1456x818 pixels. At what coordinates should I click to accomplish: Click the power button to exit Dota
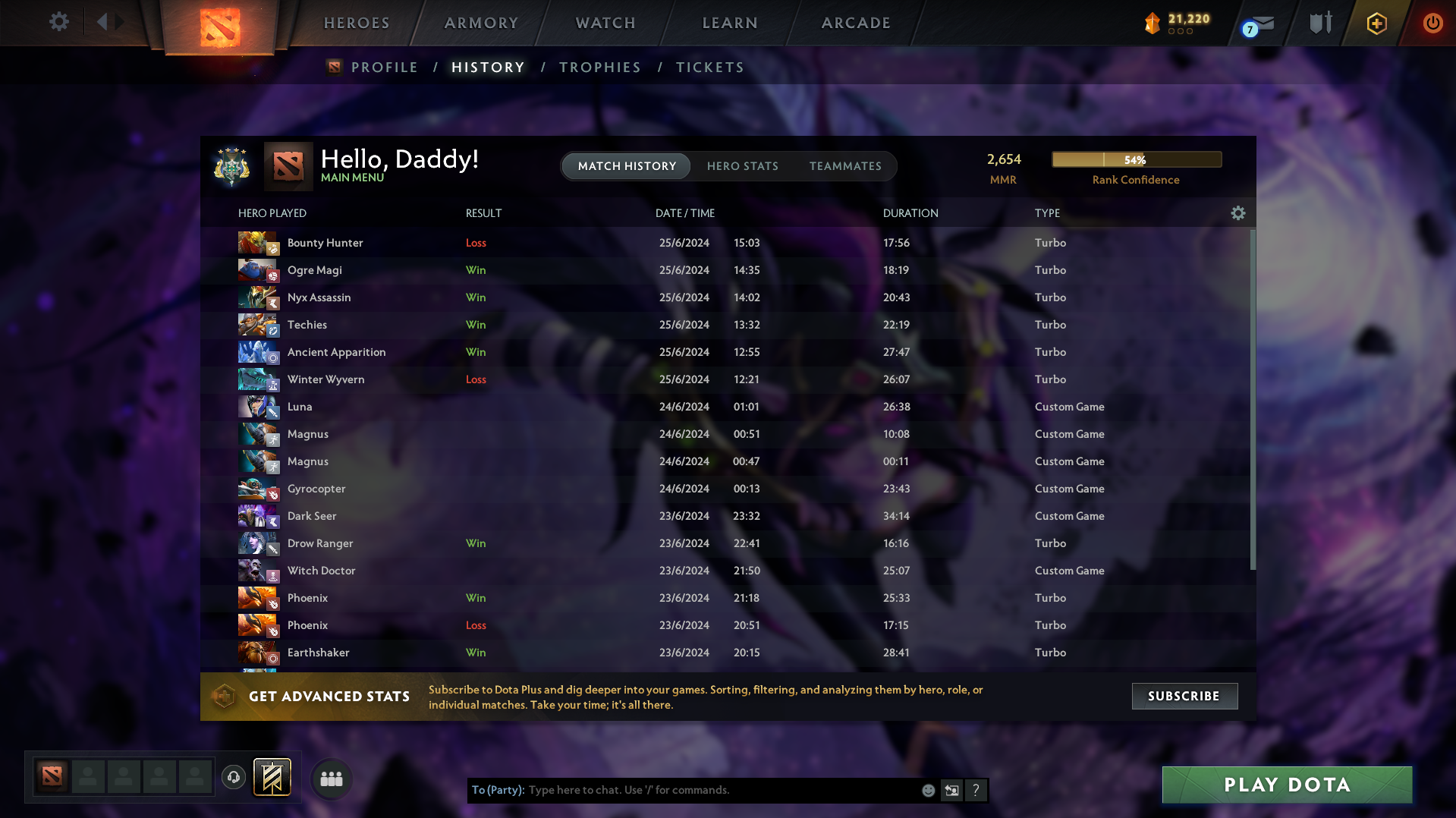(1432, 24)
